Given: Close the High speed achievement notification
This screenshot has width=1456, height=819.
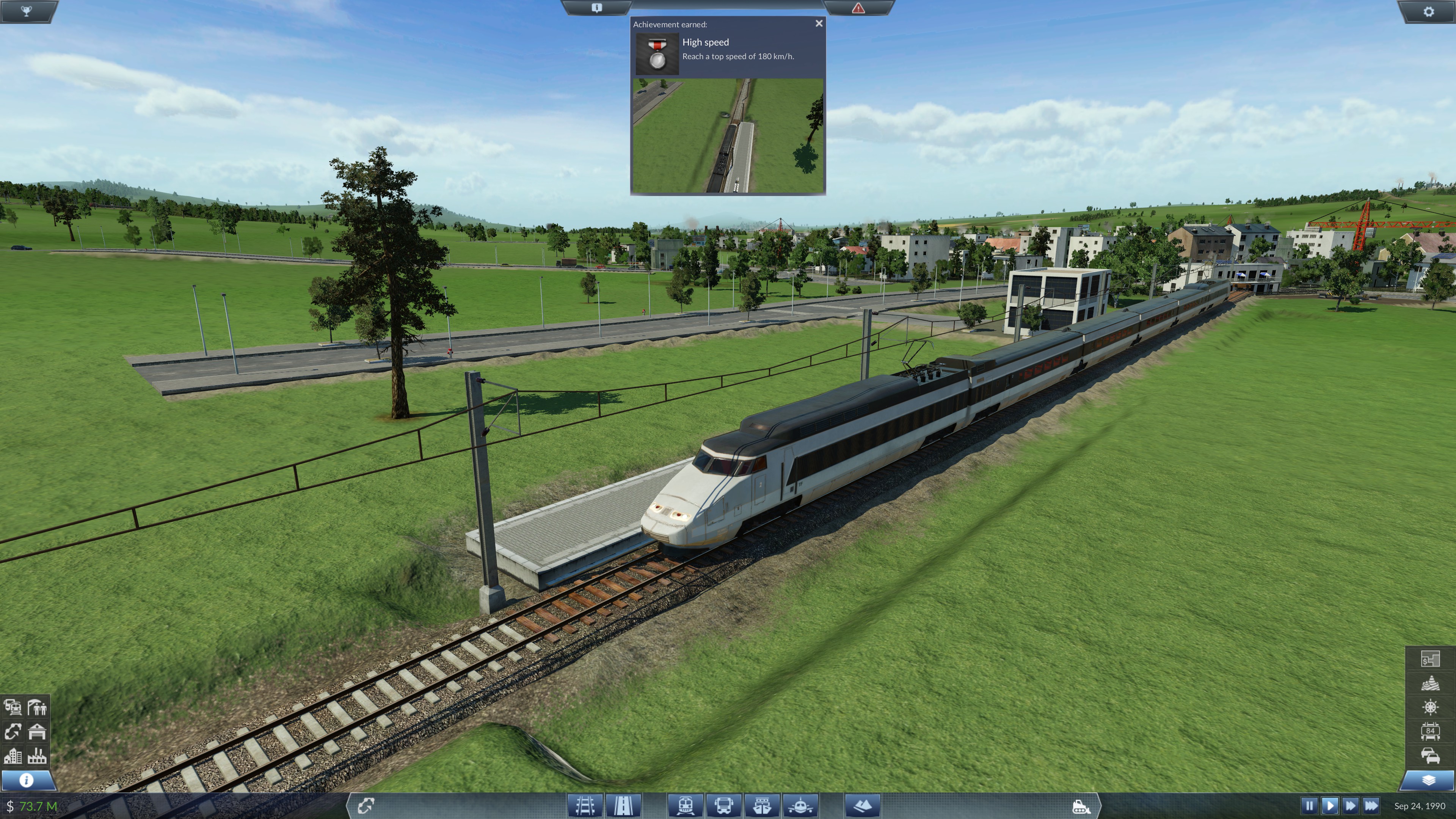Looking at the screenshot, I should tap(819, 23).
